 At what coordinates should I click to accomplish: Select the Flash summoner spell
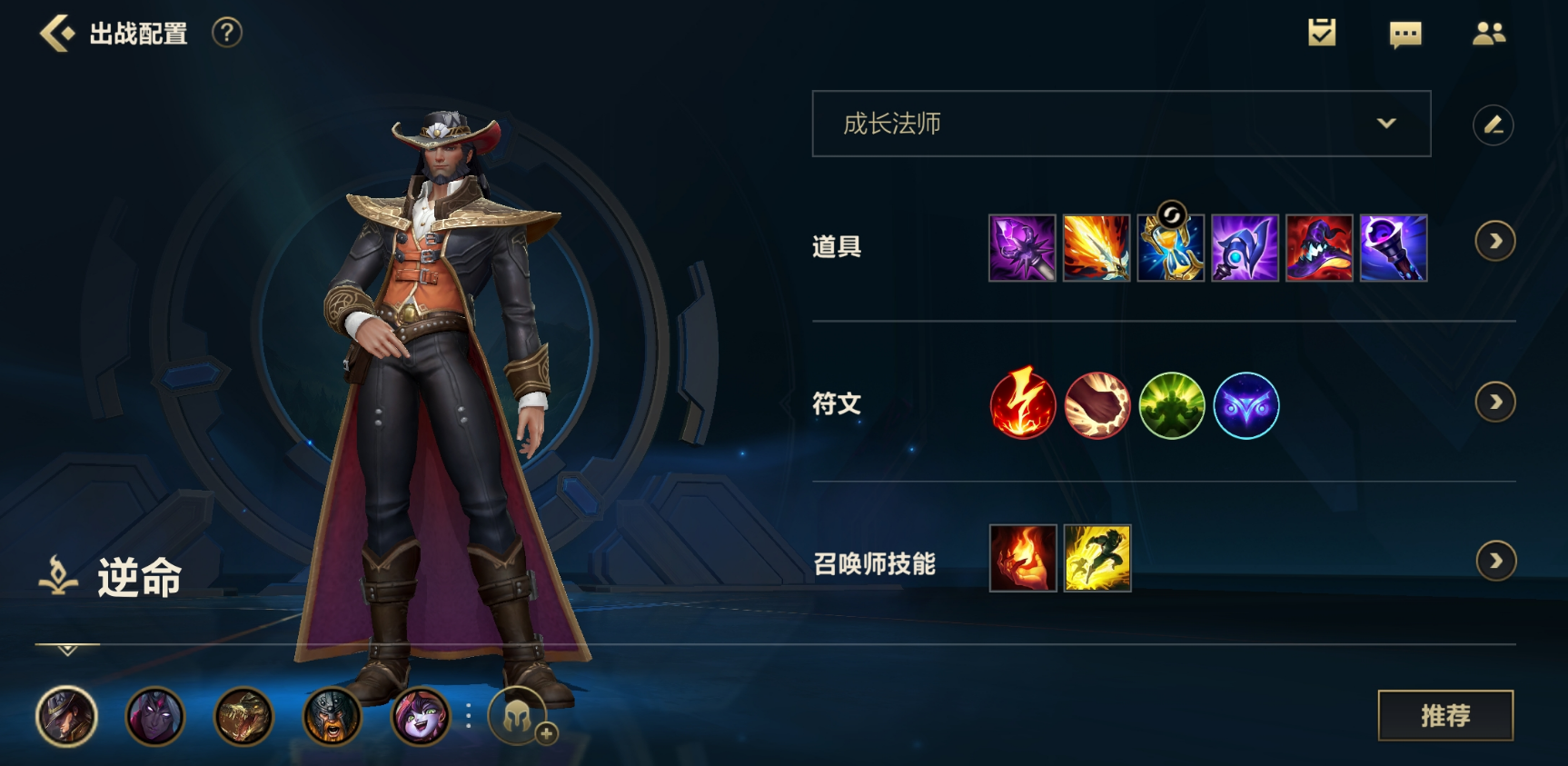(1097, 558)
